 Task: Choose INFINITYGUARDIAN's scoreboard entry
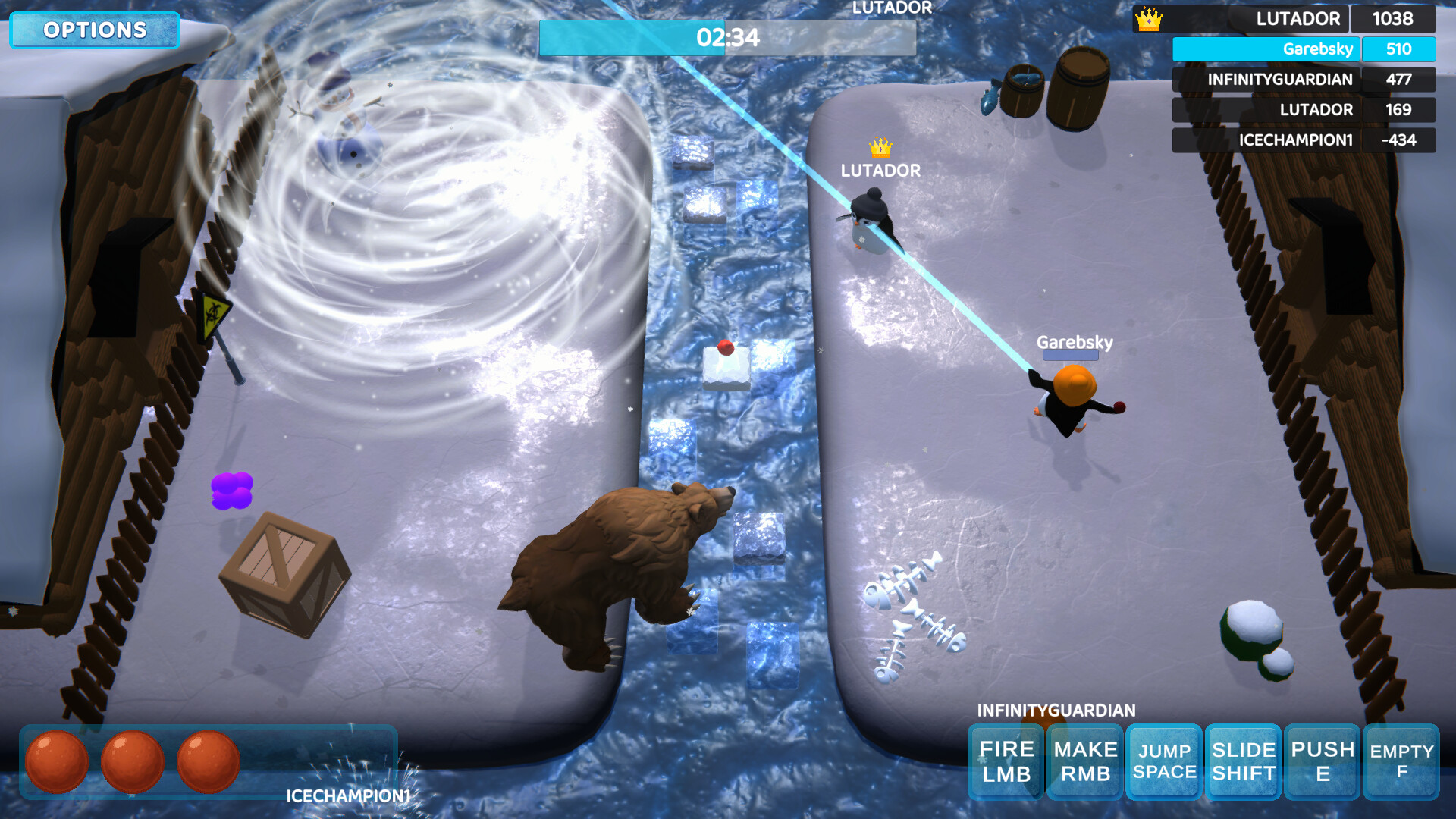click(1304, 80)
